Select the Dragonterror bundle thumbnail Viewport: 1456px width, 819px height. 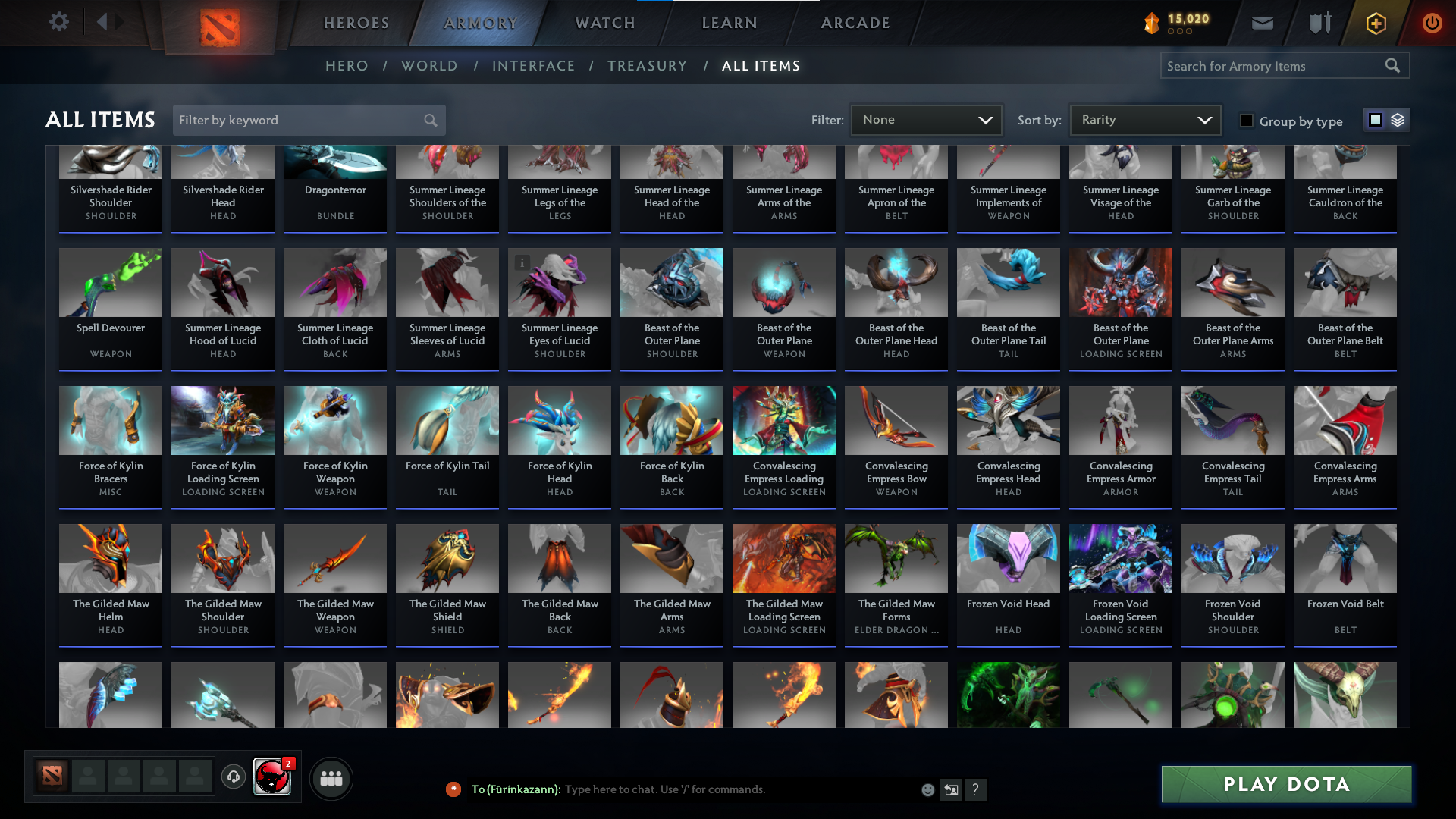pos(334,162)
